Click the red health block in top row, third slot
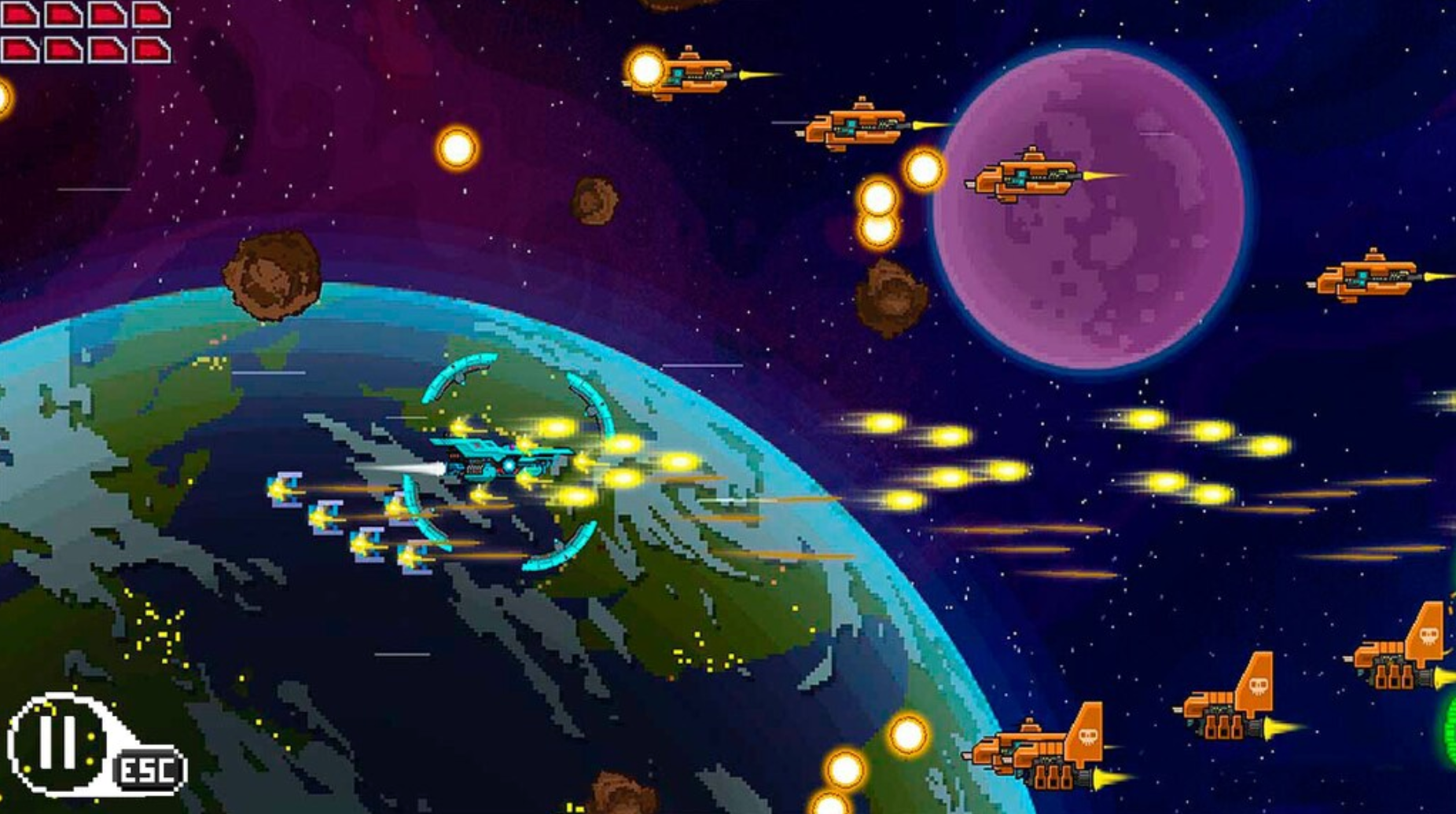Screen dimensions: 1456x814 coord(108,13)
